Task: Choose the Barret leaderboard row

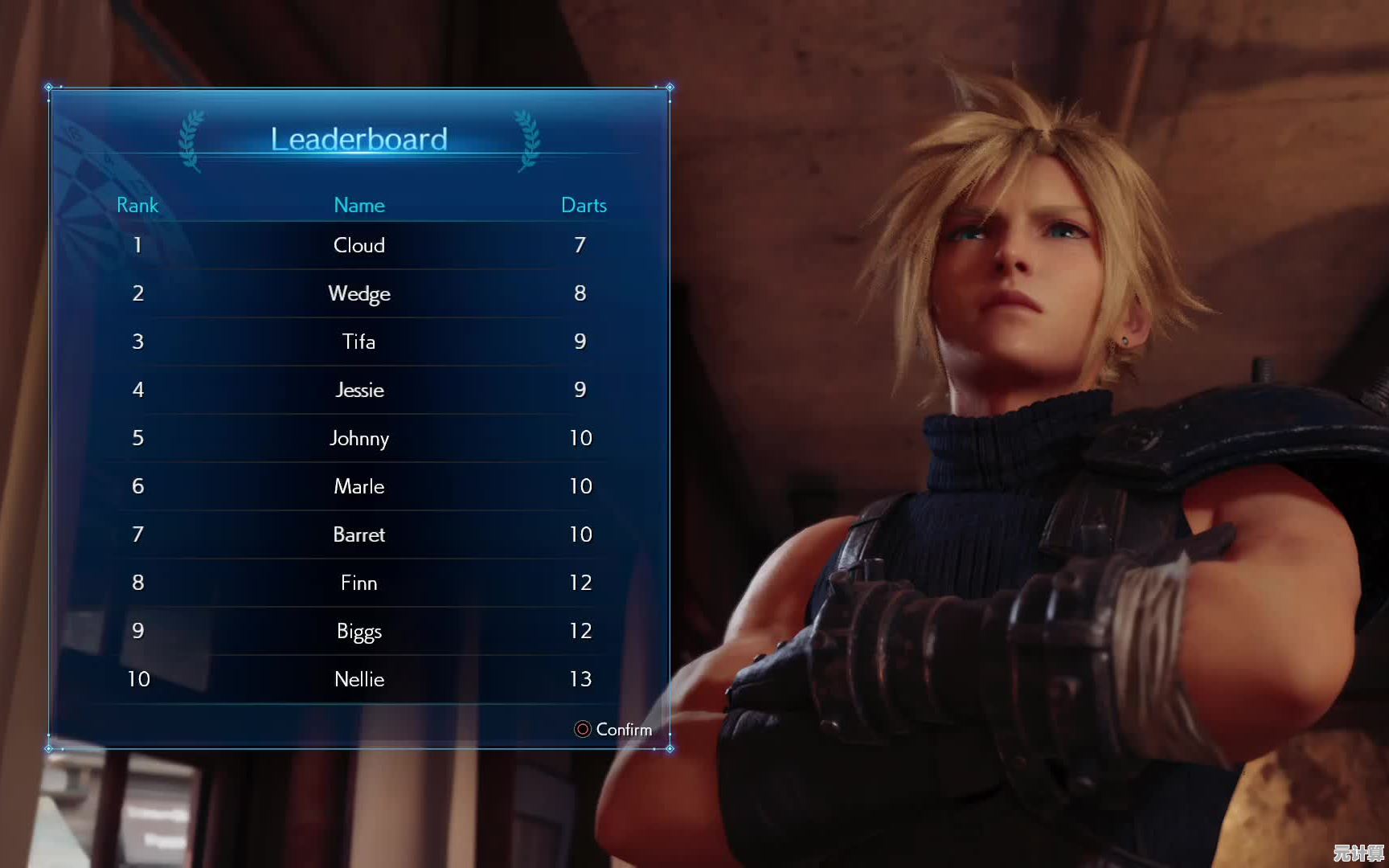Action: [359, 534]
